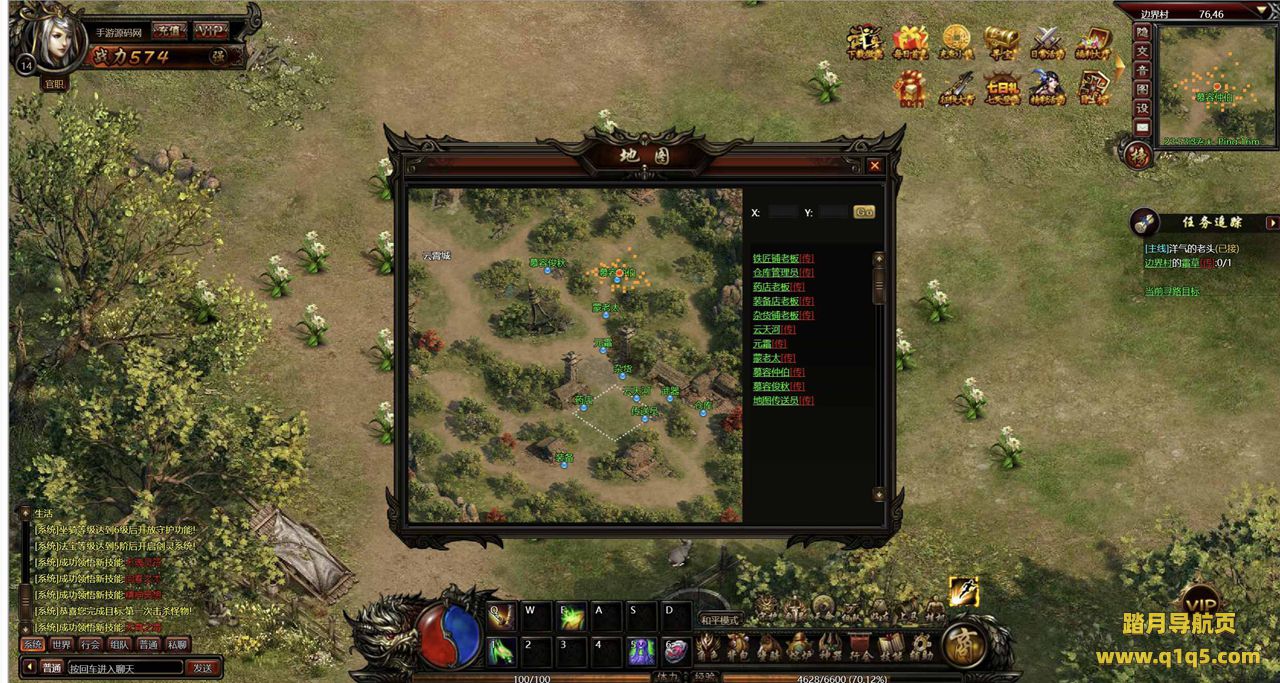Open the 技能 skills book icon
Viewport: 1280px width, 683px height.
890,648
